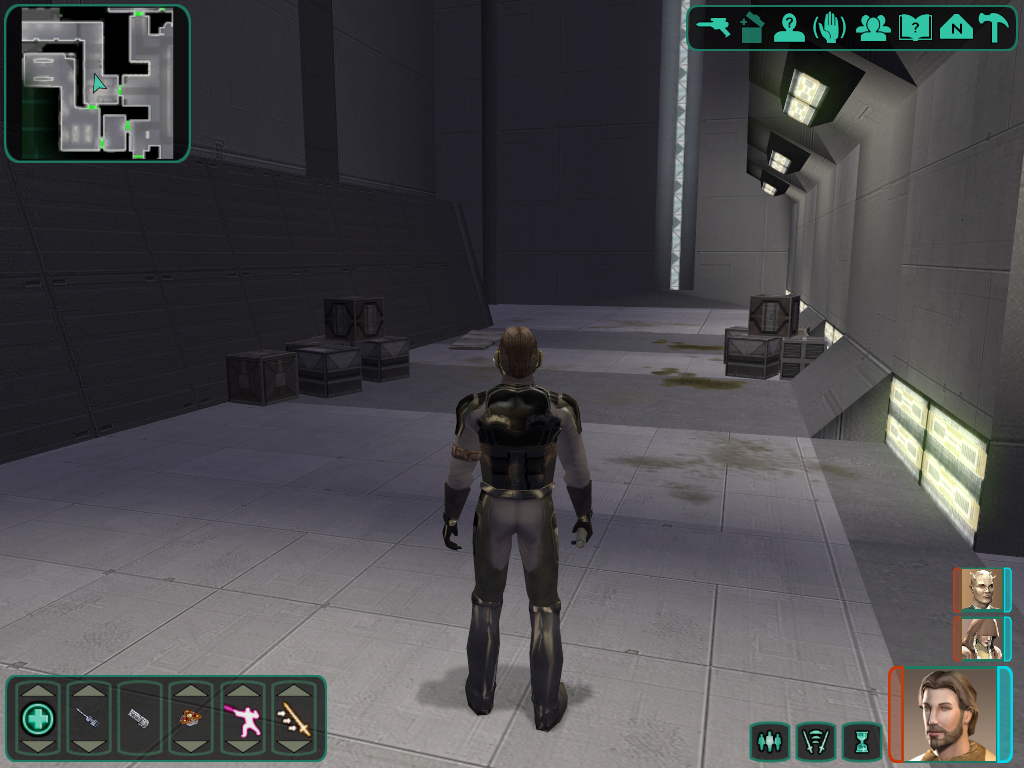
Task: Click the minimap in the corner
Action: click(97, 83)
